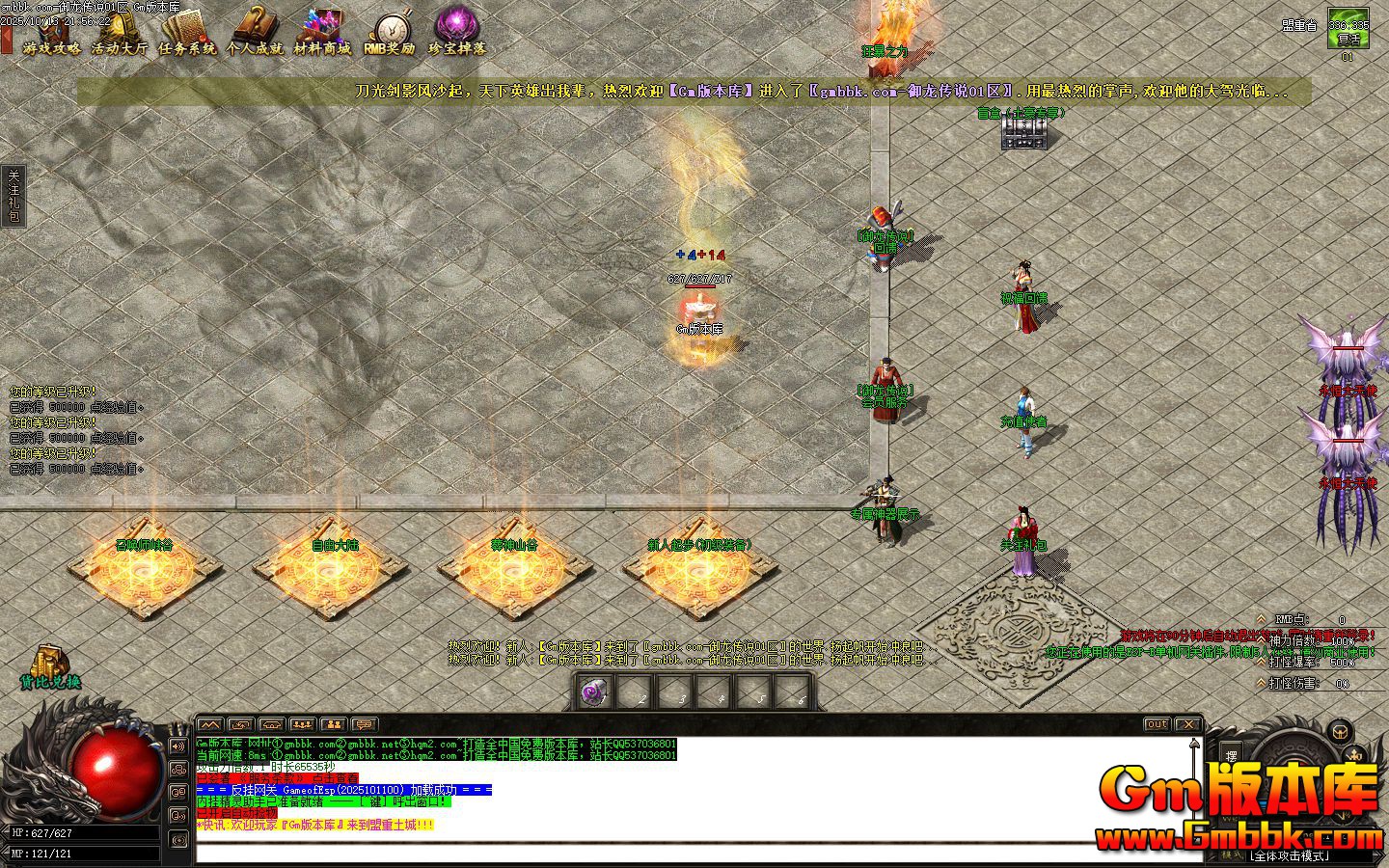Expand the 打怪爆率 drop rate arrow
The image size is (1389, 868).
1261,663
